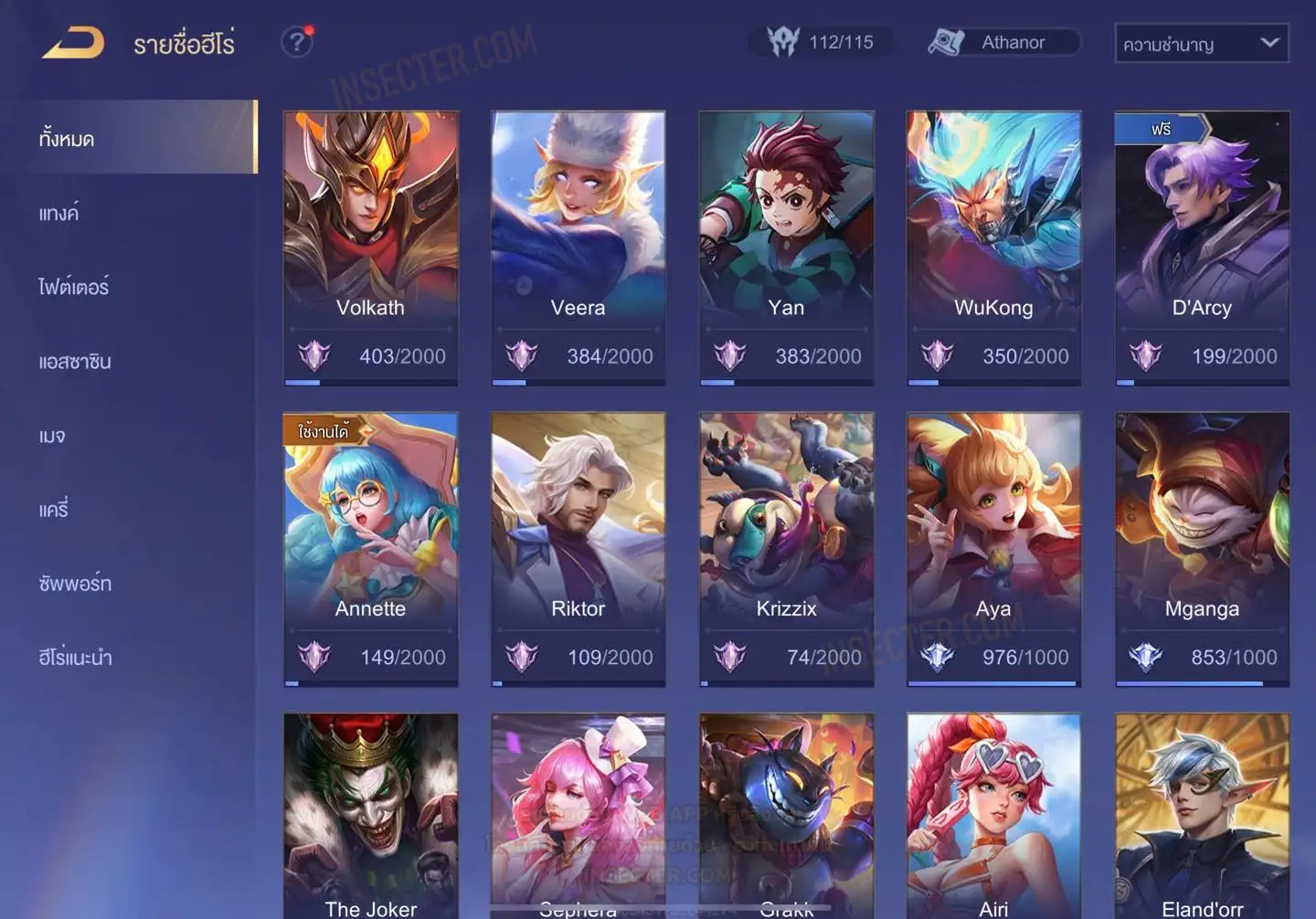Switch to the ไฟต์เตอร์ (Fighter) category
Viewport: 1316px width, 919px height.
74,287
